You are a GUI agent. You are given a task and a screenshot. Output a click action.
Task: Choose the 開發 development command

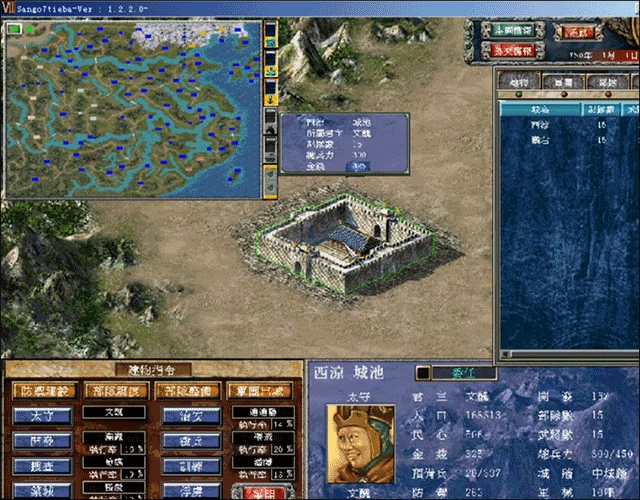click(43, 441)
